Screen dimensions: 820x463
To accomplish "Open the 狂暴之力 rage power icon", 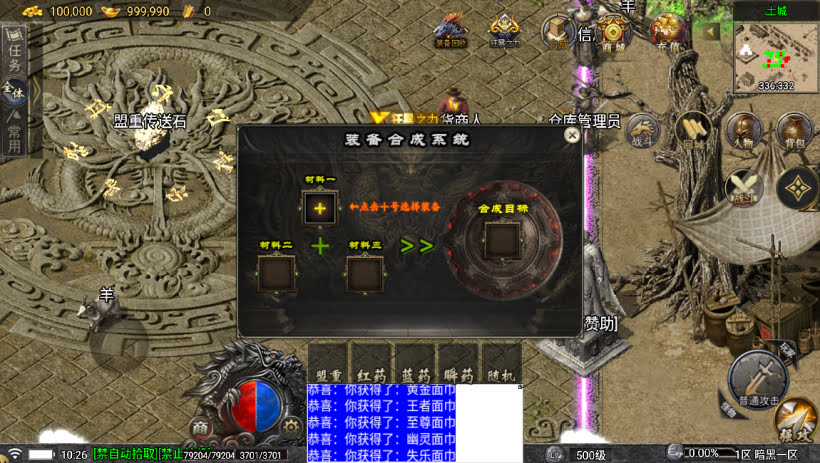I will click(504, 30).
